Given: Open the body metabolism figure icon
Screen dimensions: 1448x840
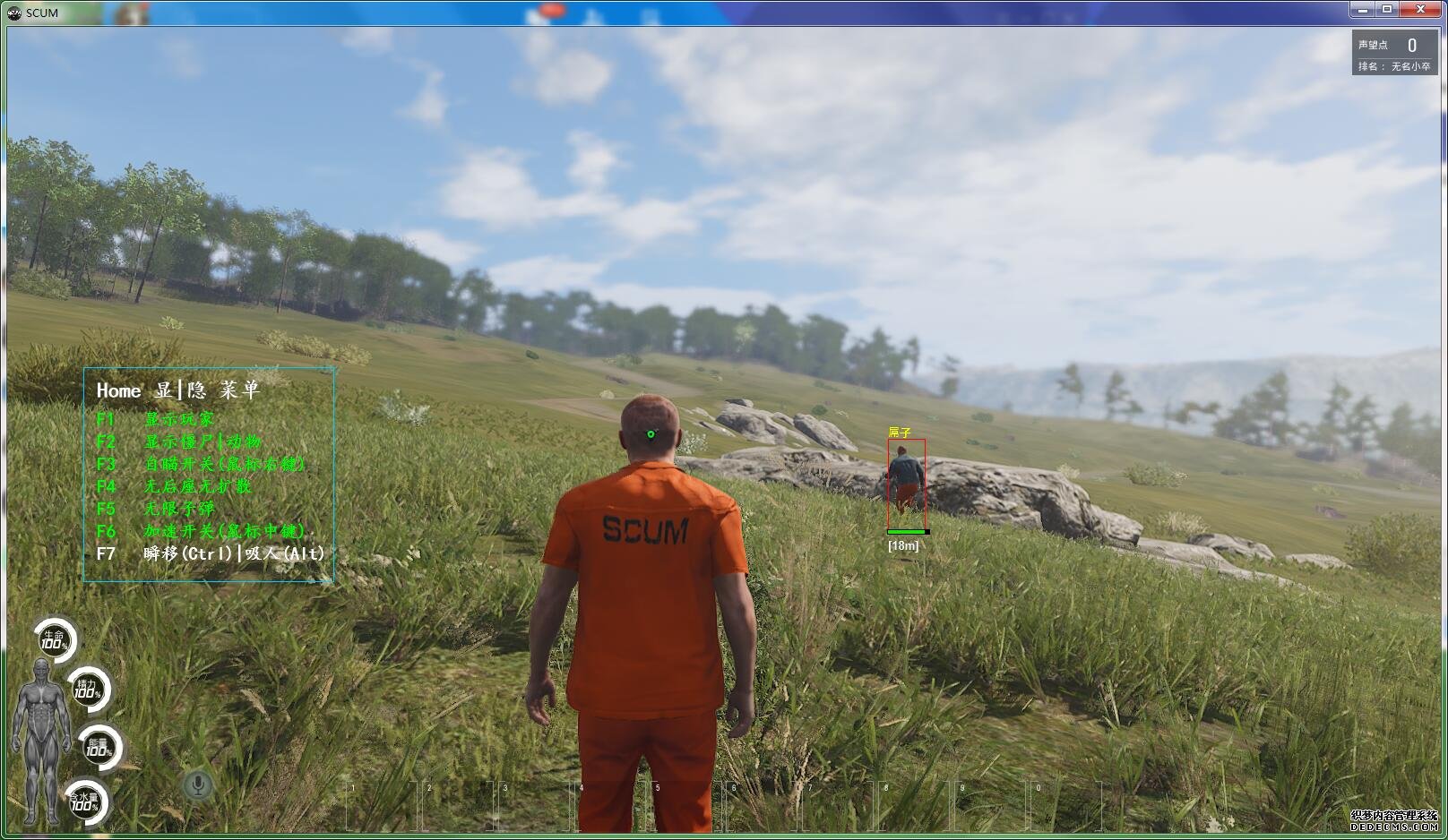Looking at the screenshot, I should [39, 740].
